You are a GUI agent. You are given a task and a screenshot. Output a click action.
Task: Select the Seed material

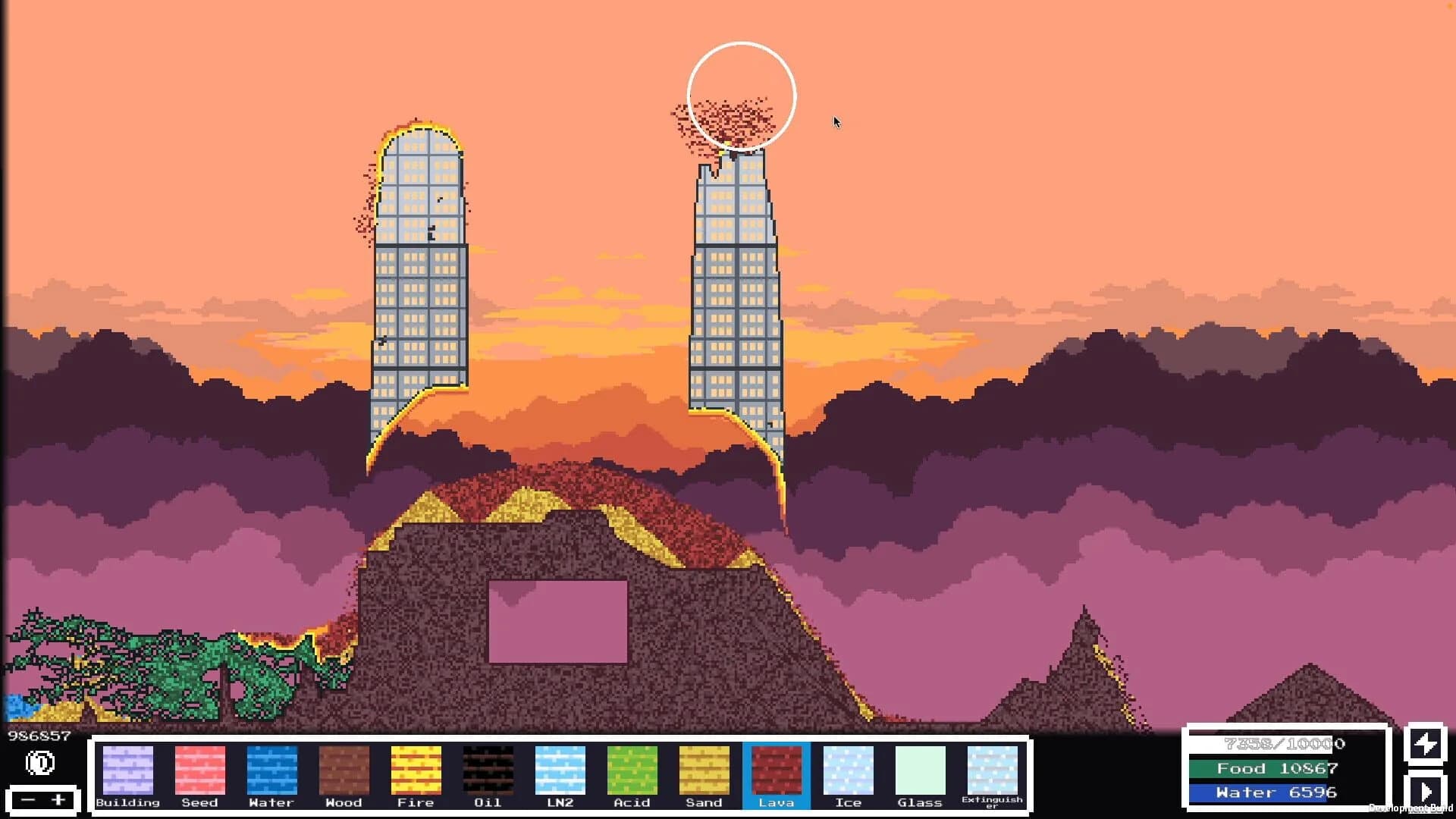[x=199, y=770]
